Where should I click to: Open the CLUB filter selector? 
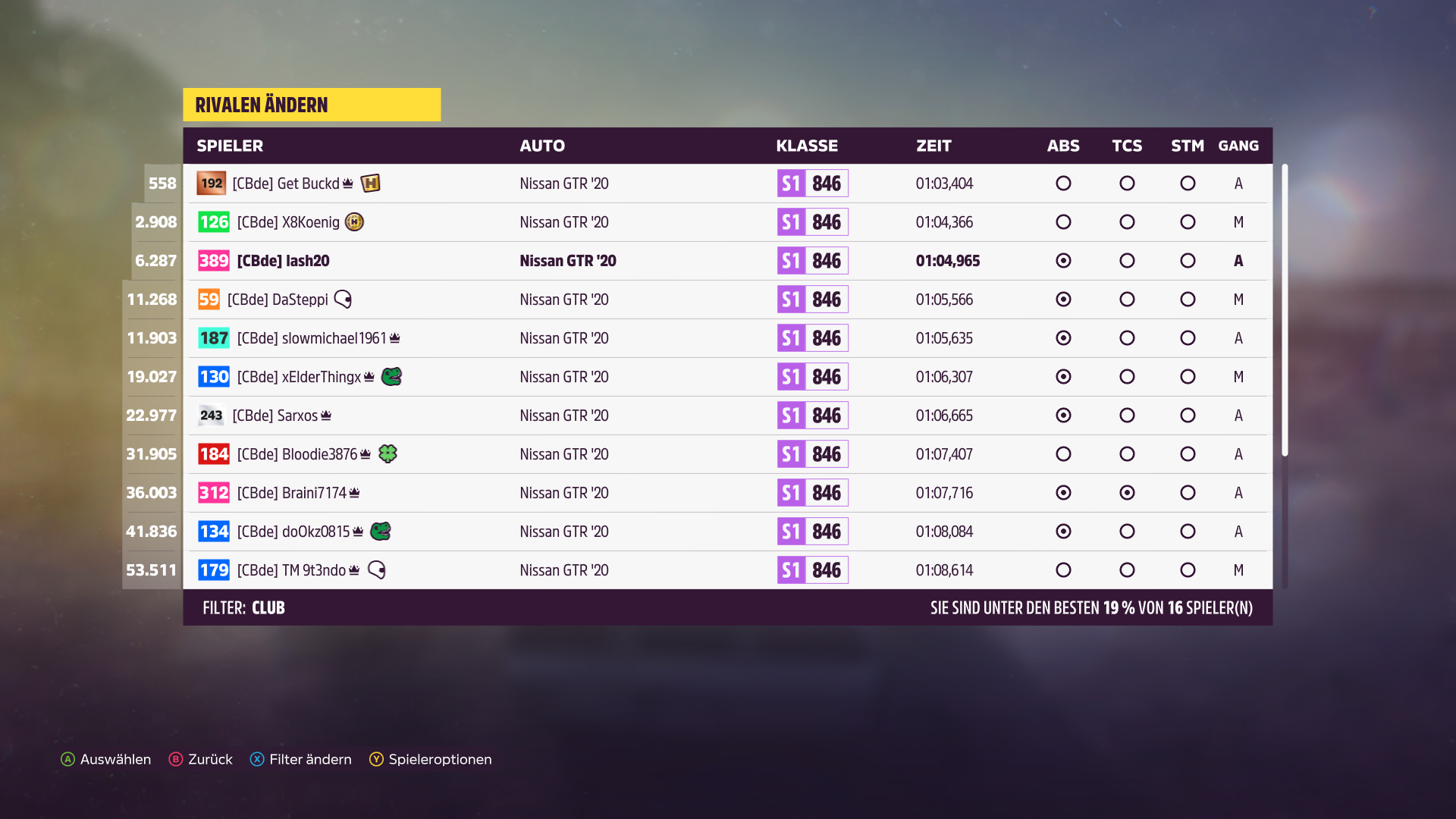268,607
